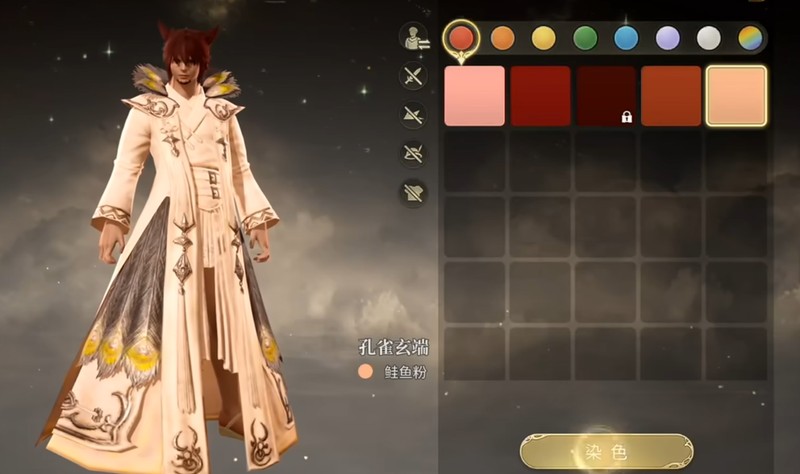Select the red color category

pyautogui.click(x=461, y=38)
